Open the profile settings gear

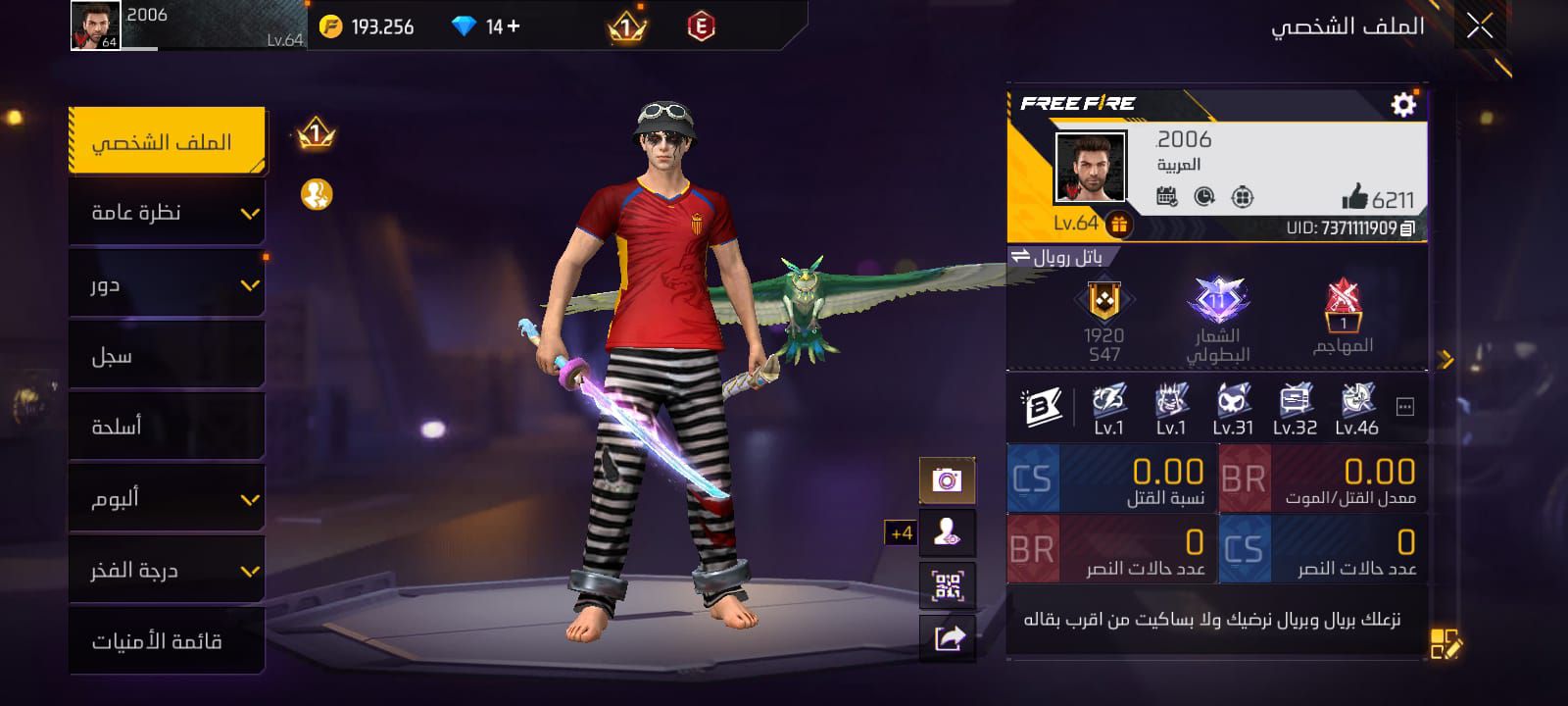coord(1405,102)
